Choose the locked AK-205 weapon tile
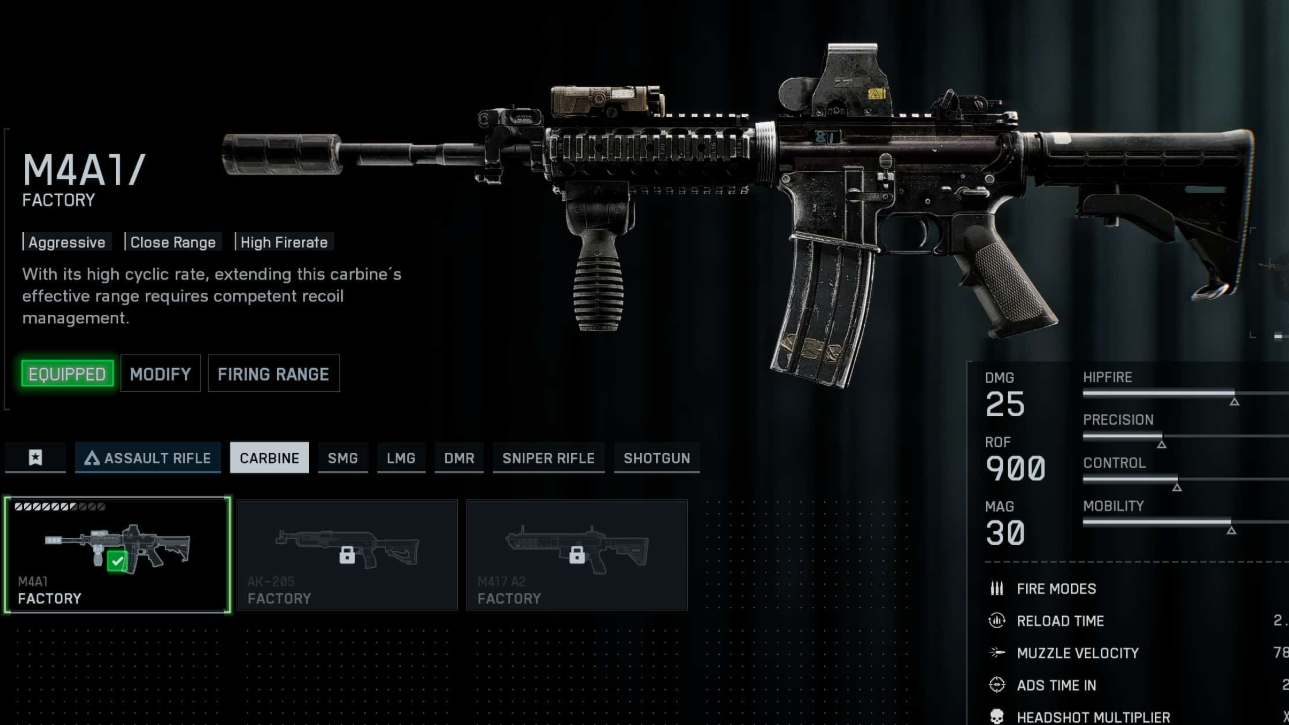Image resolution: width=1289 pixels, height=725 pixels. (x=347, y=555)
